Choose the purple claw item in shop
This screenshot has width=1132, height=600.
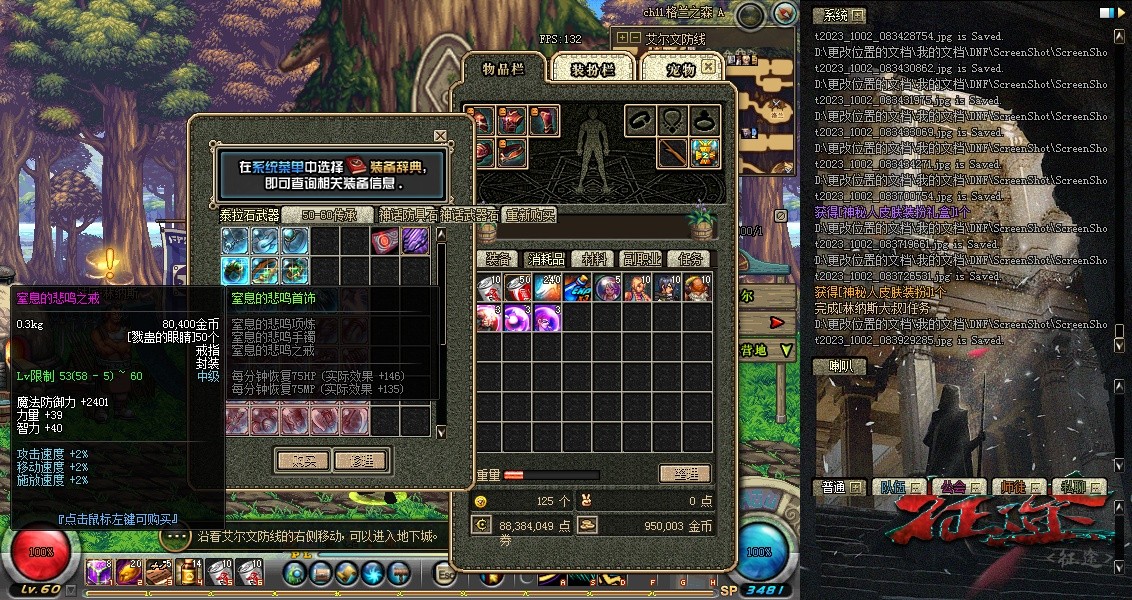(x=415, y=240)
